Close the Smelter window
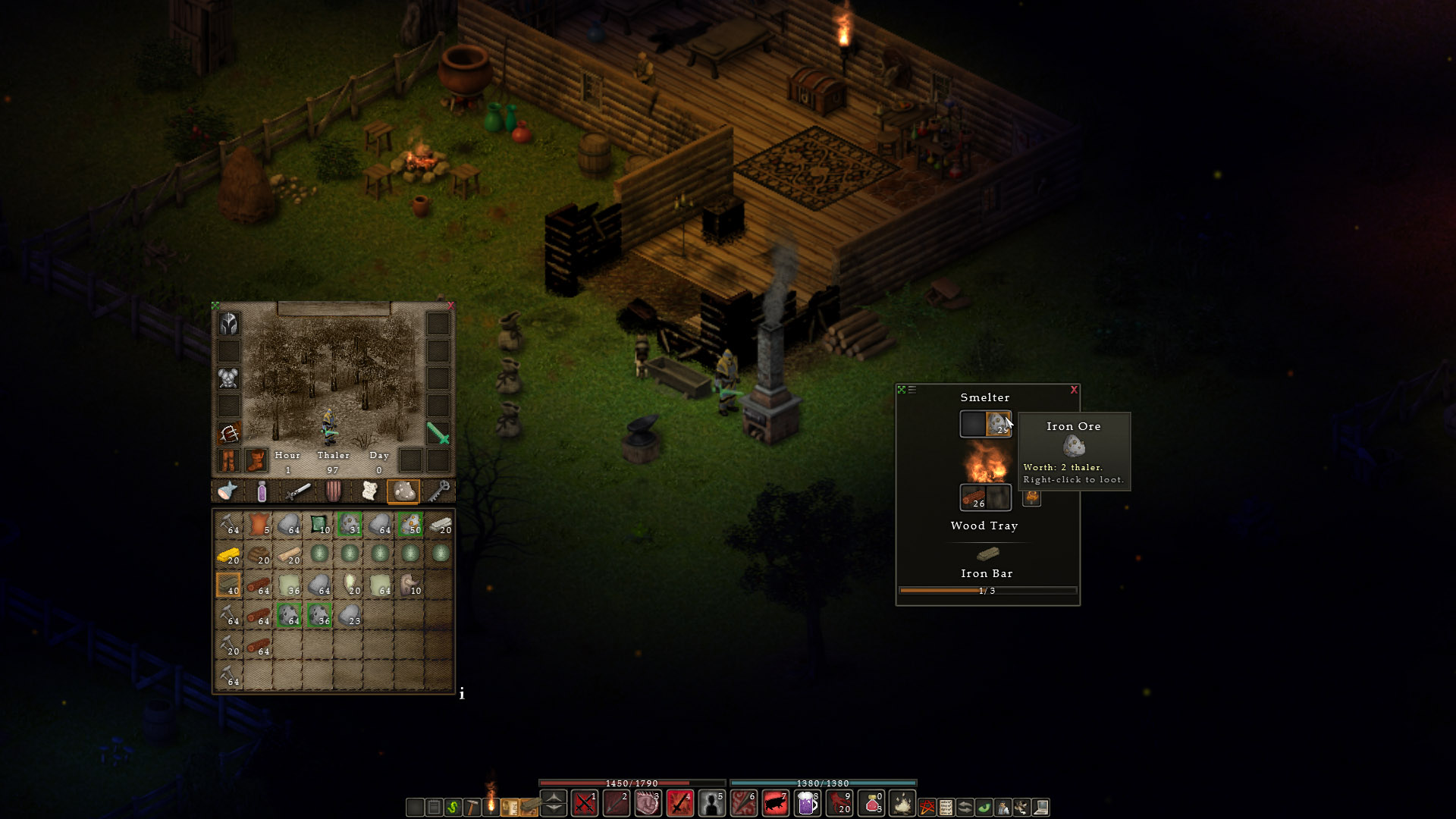This screenshot has width=1456, height=819. click(x=1074, y=390)
